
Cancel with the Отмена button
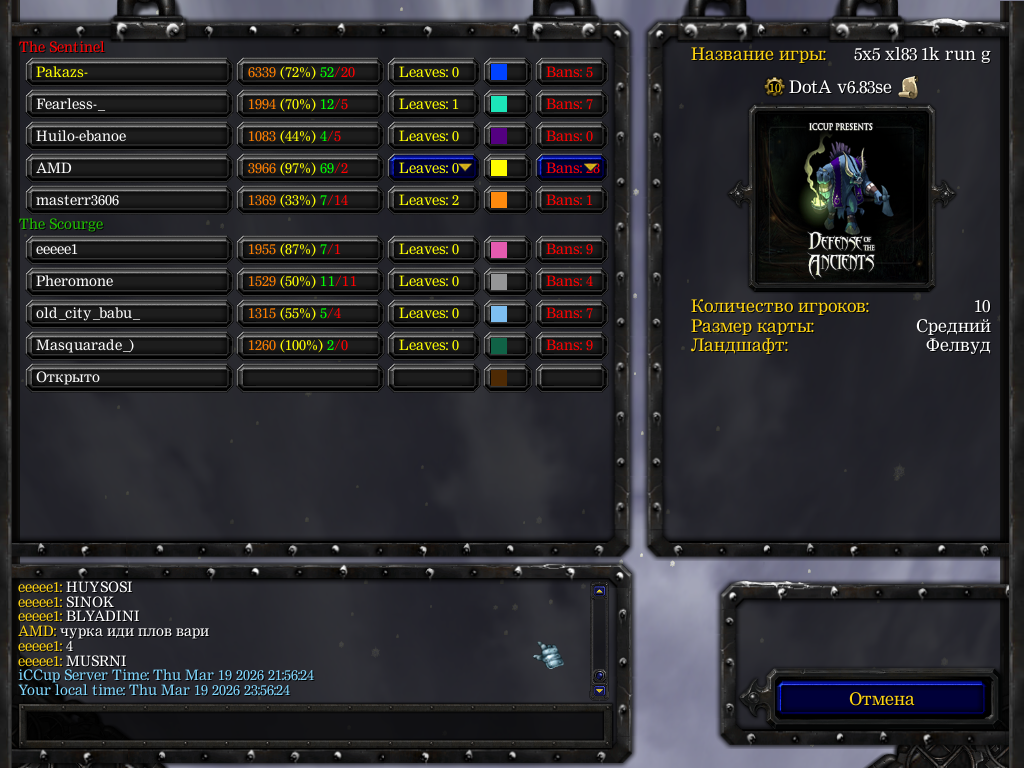(x=882, y=699)
